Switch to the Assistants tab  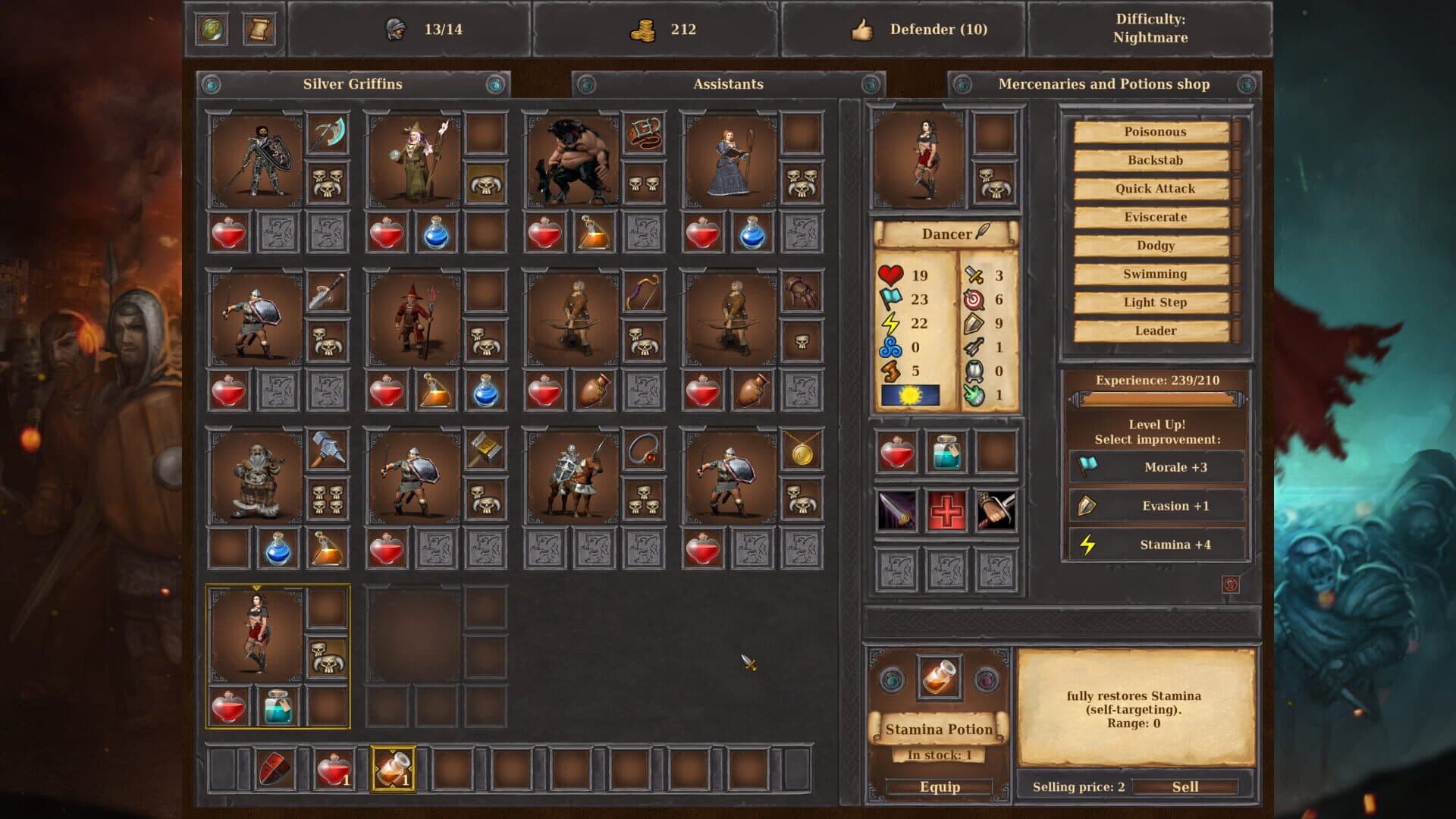tap(728, 84)
